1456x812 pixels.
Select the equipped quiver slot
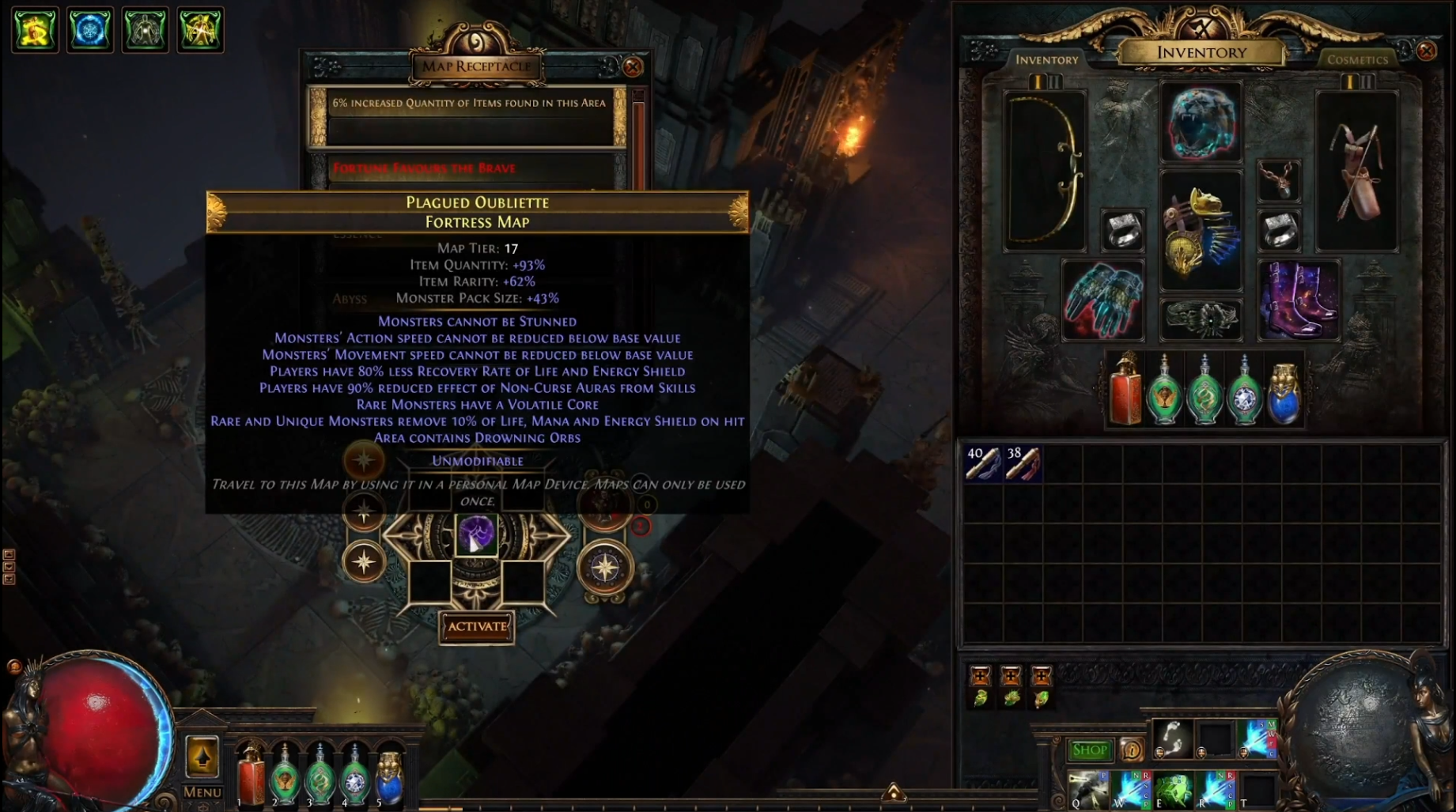click(1357, 170)
